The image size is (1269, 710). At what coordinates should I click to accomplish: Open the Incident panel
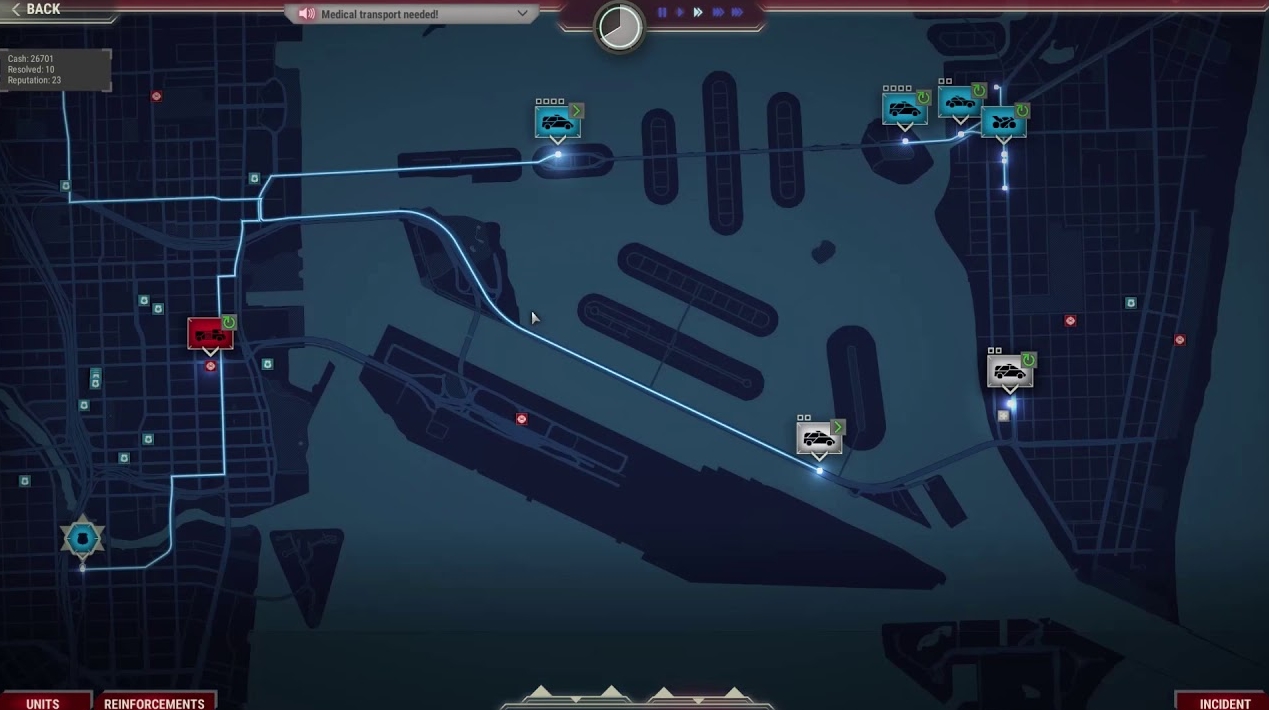(x=1224, y=702)
